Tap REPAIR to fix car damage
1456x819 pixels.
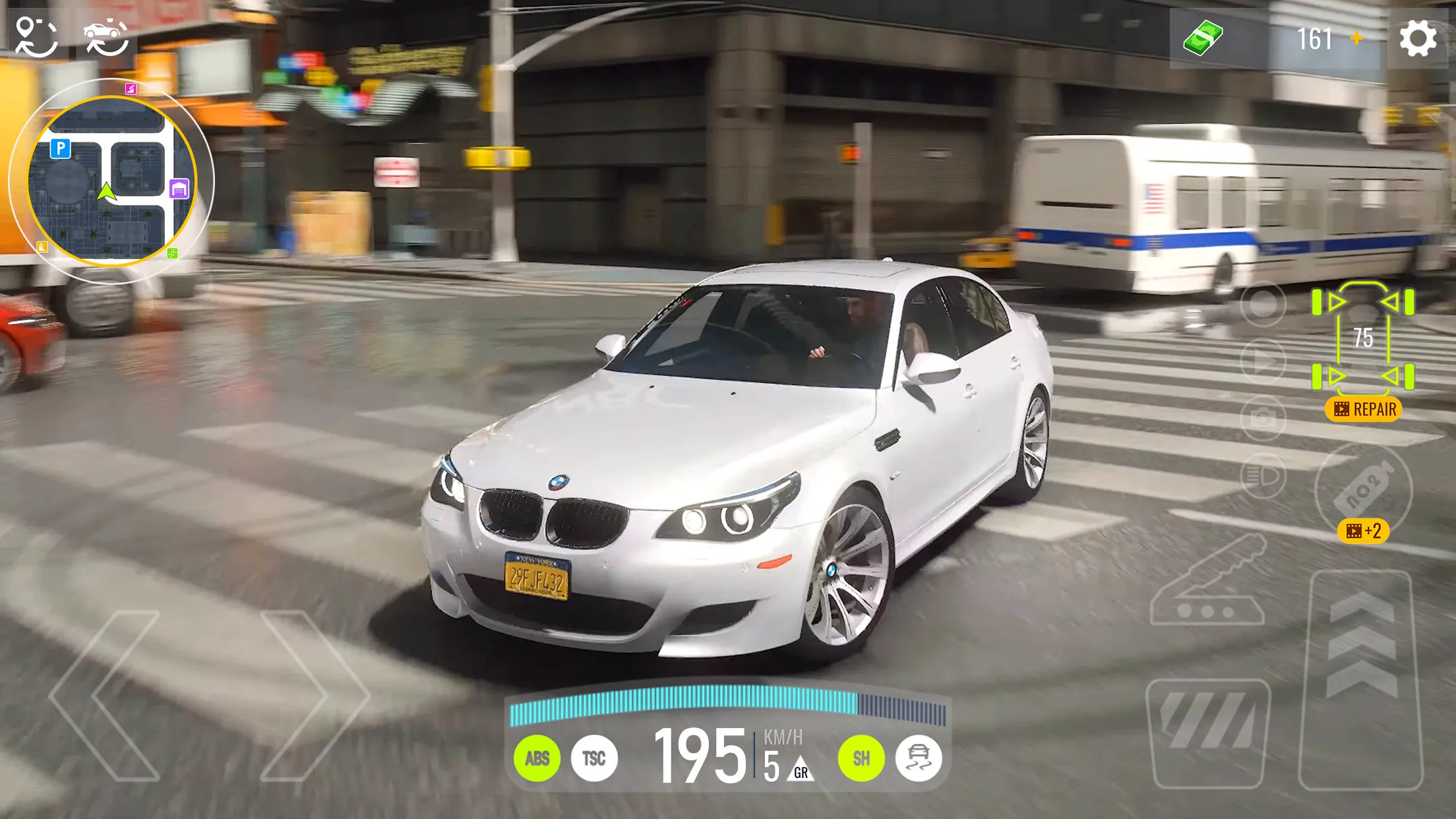[1362, 409]
